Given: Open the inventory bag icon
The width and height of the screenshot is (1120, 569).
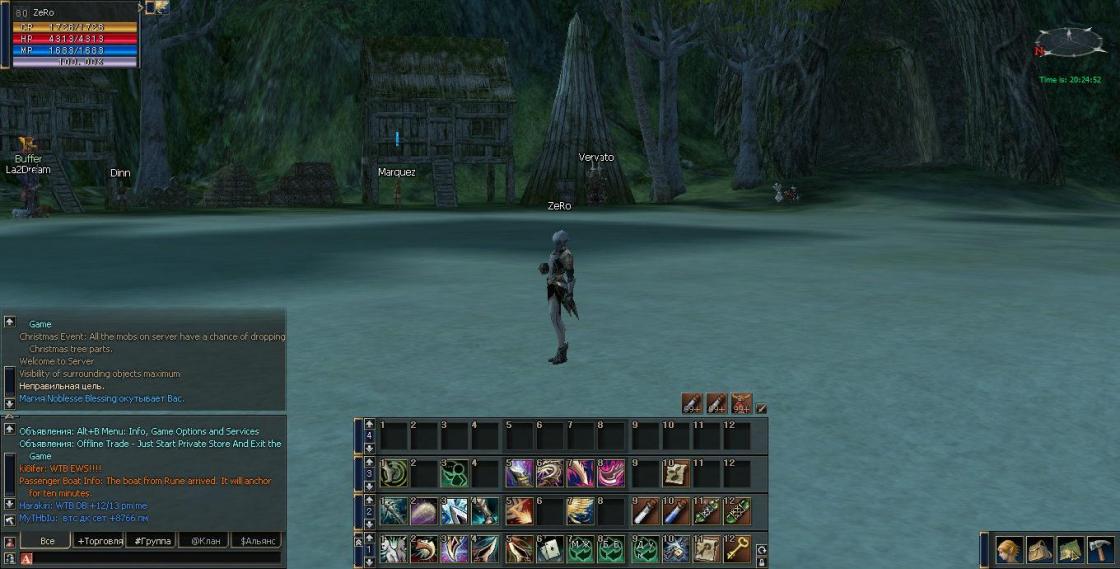Looking at the screenshot, I should point(1040,549).
